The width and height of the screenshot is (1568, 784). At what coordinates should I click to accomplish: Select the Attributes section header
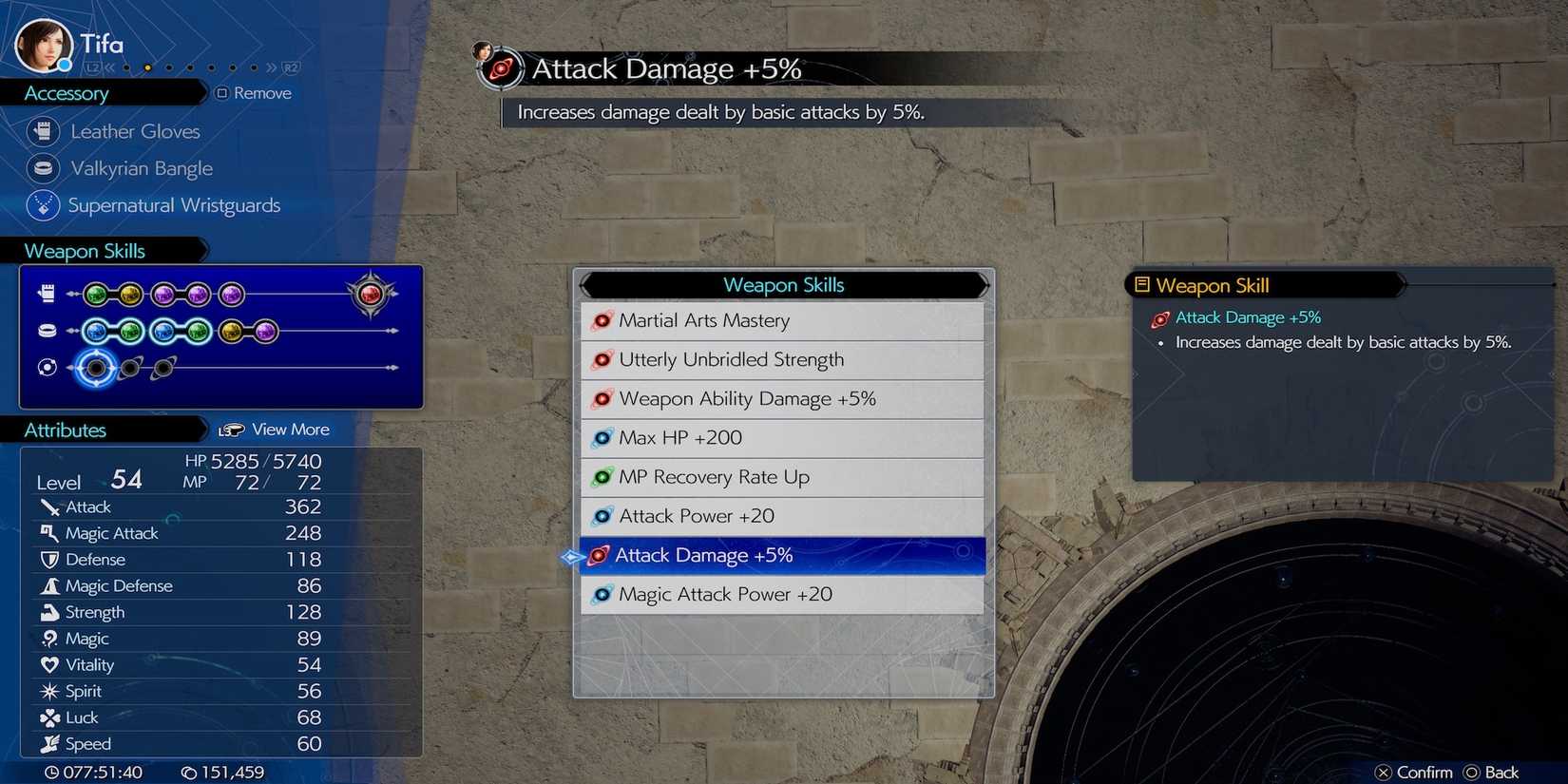point(65,430)
